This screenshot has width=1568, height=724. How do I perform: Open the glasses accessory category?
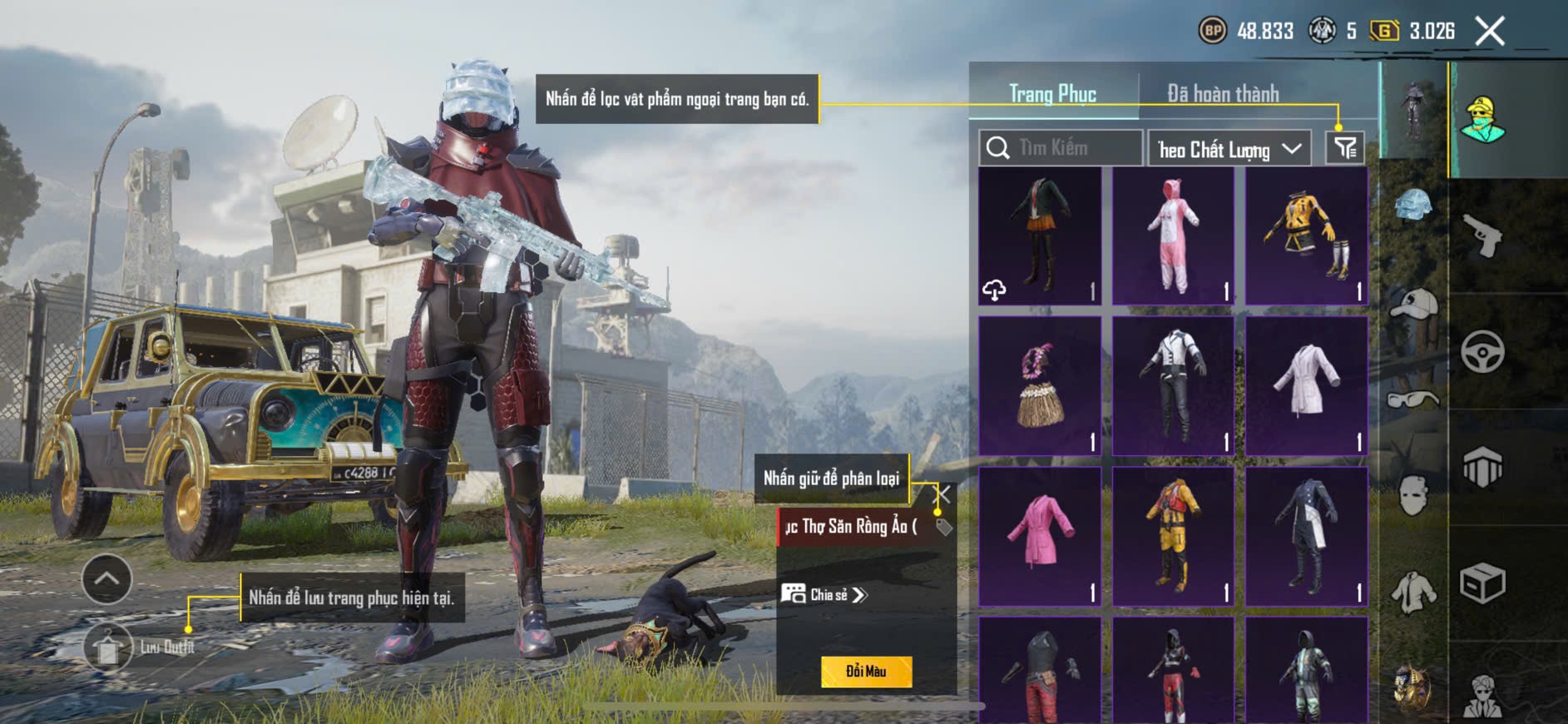click(x=1413, y=400)
